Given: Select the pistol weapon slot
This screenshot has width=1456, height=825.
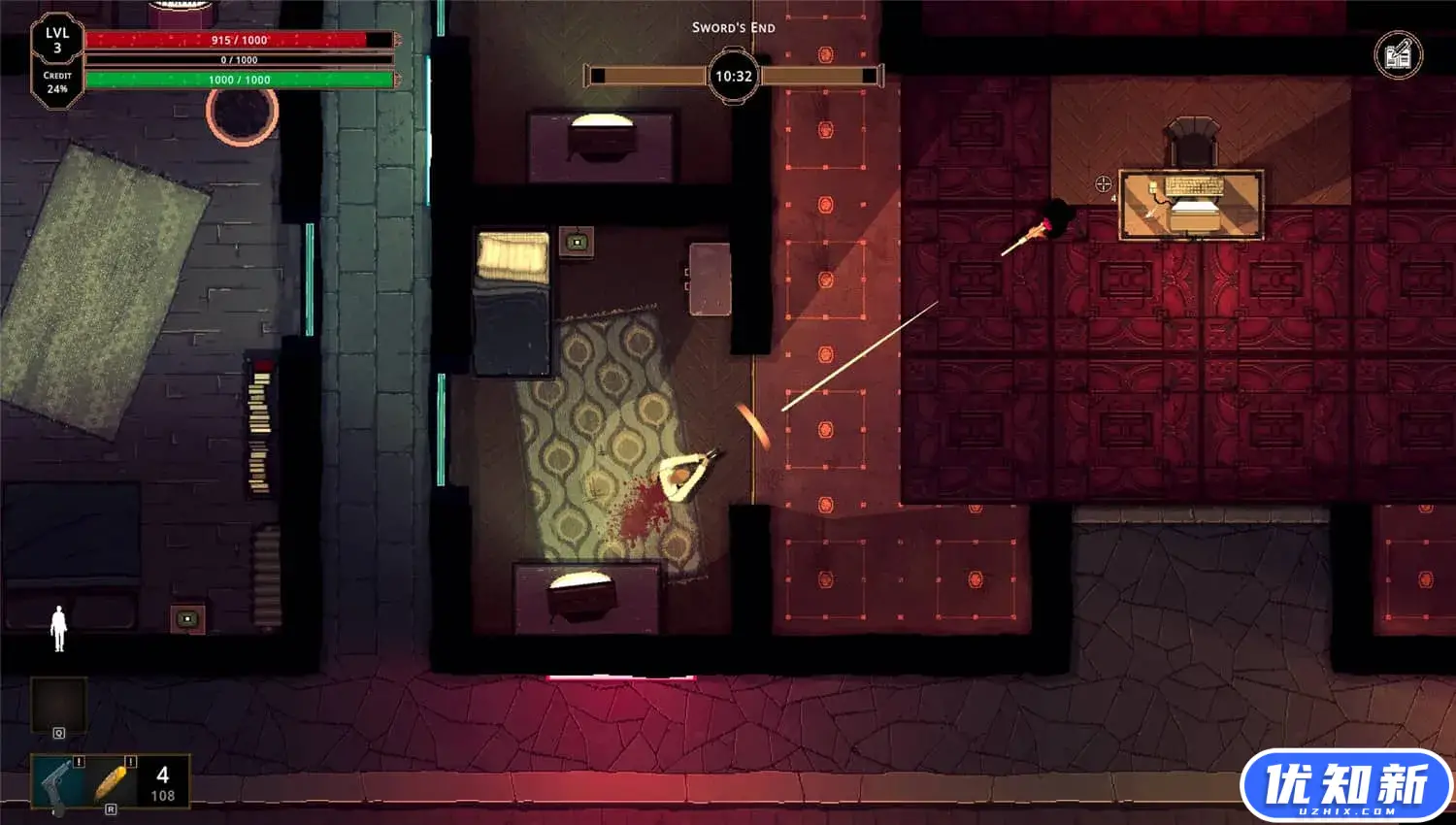Looking at the screenshot, I should (x=56, y=782).
